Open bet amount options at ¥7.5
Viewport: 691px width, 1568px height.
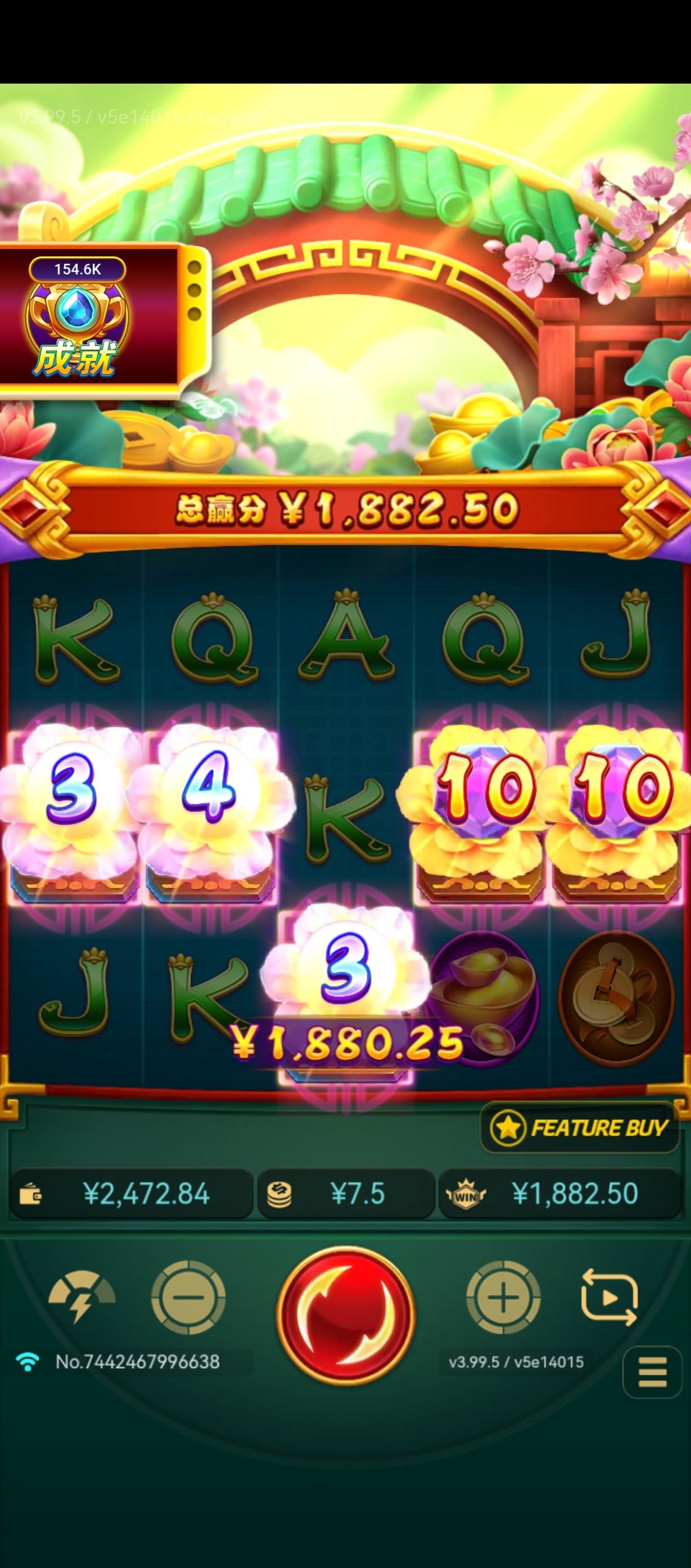coord(346,1194)
